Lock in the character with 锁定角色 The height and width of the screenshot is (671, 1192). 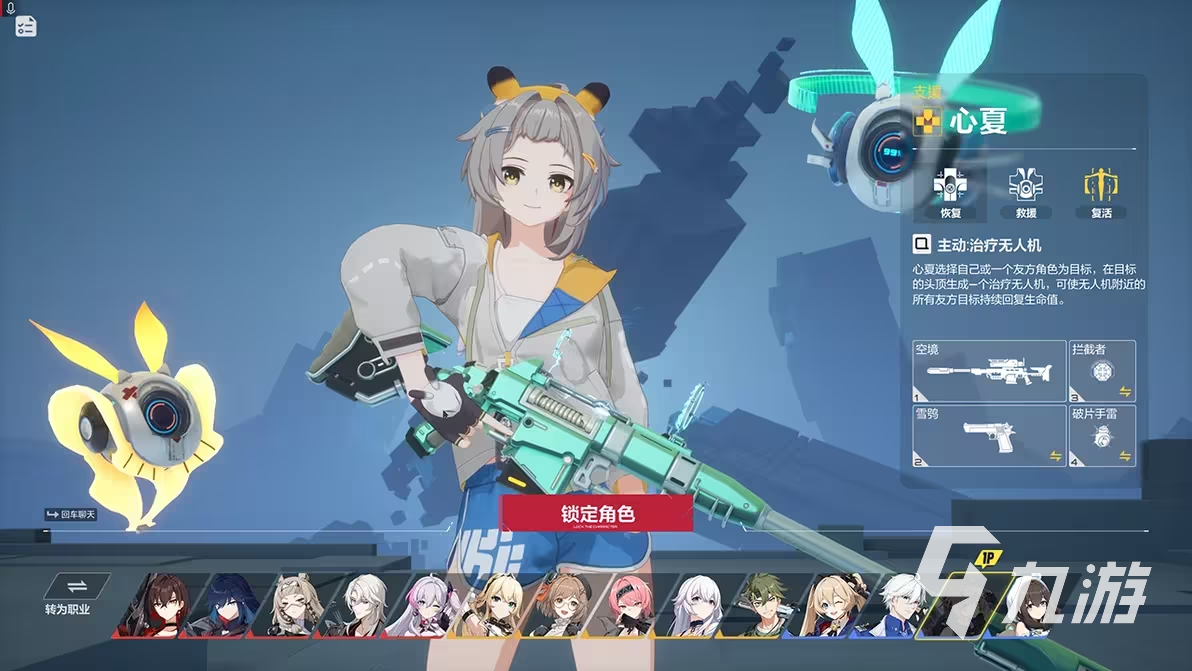coord(597,513)
